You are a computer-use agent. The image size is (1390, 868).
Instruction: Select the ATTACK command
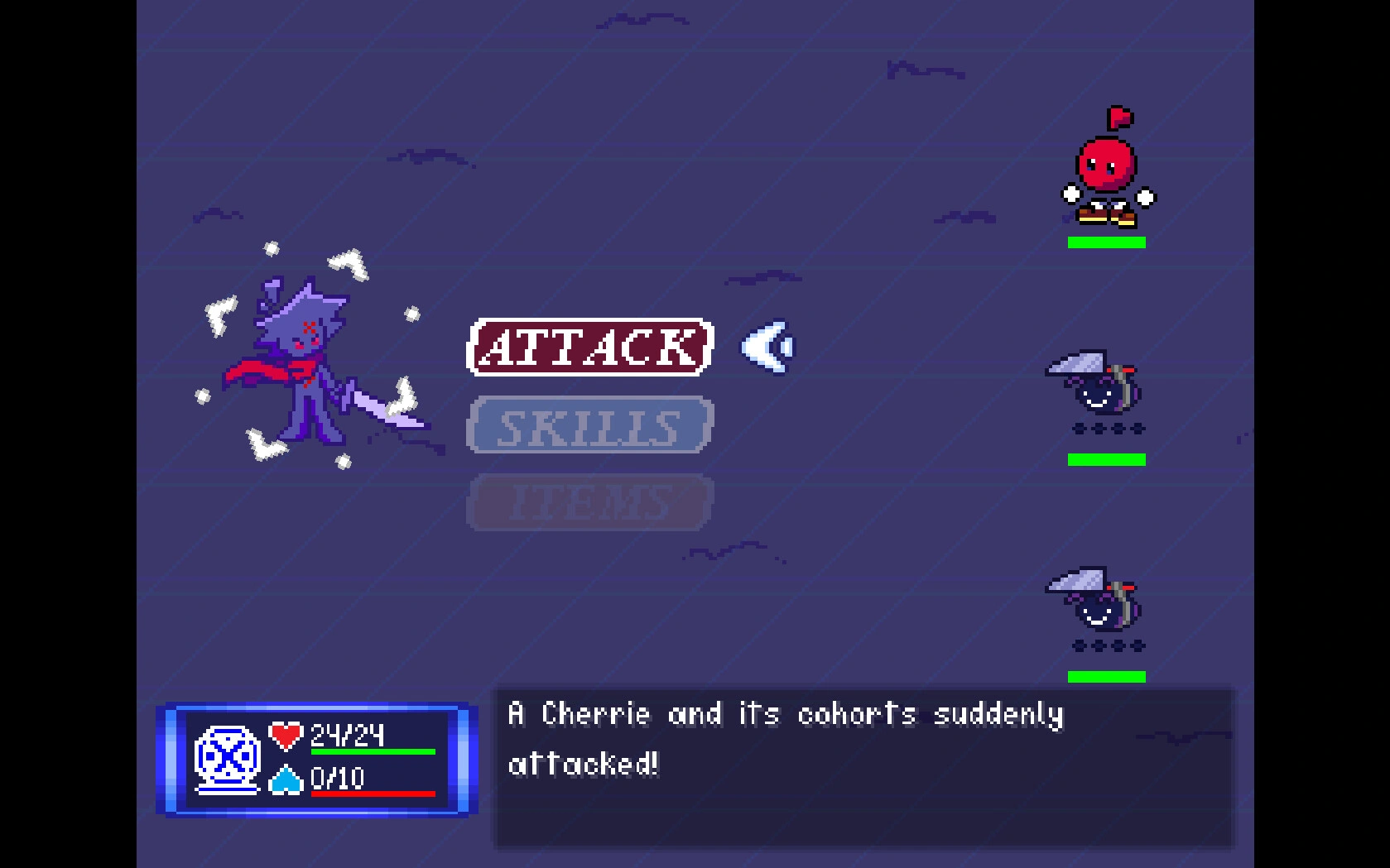point(589,348)
